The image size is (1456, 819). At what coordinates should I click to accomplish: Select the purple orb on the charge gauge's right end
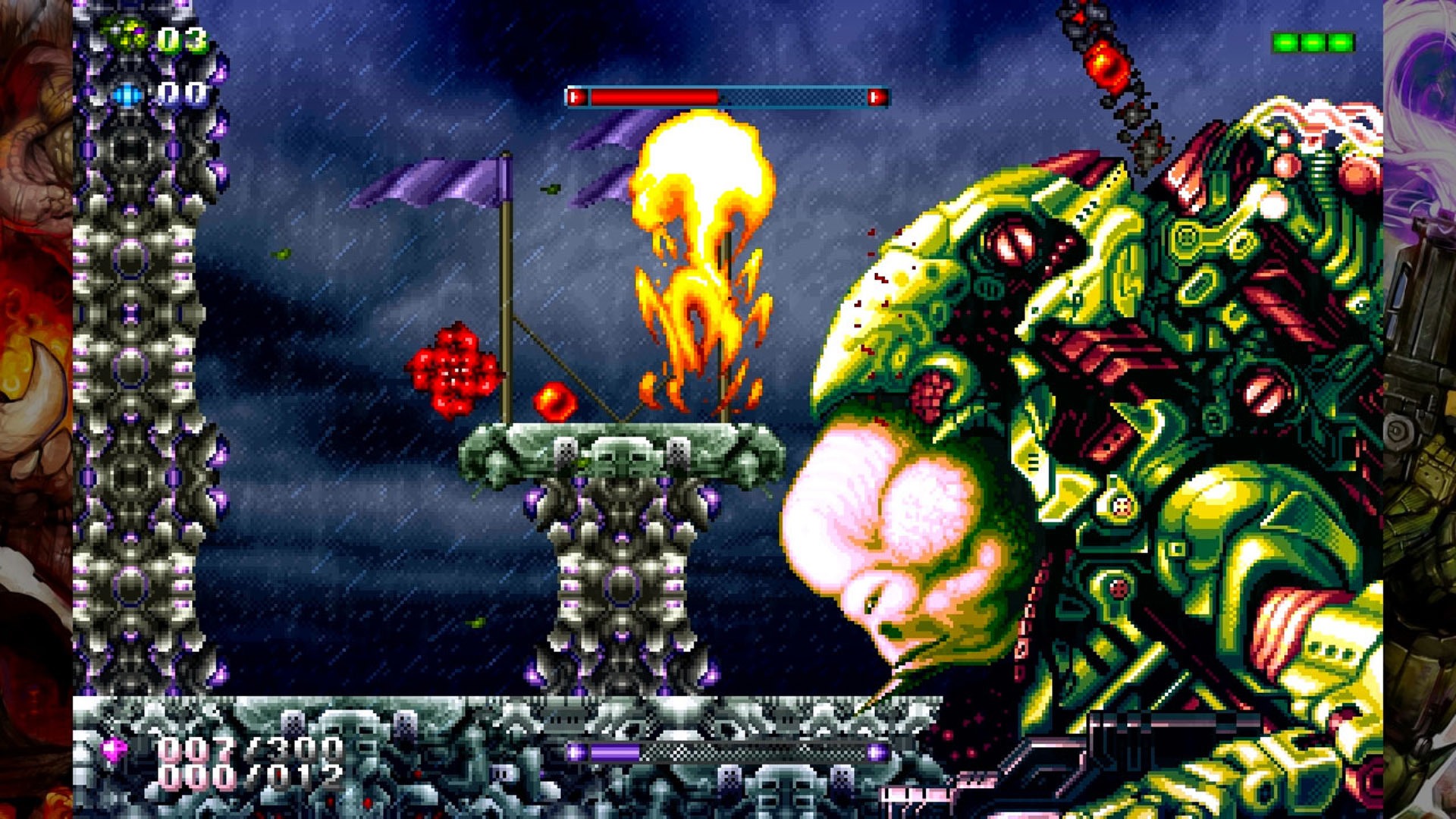876,752
